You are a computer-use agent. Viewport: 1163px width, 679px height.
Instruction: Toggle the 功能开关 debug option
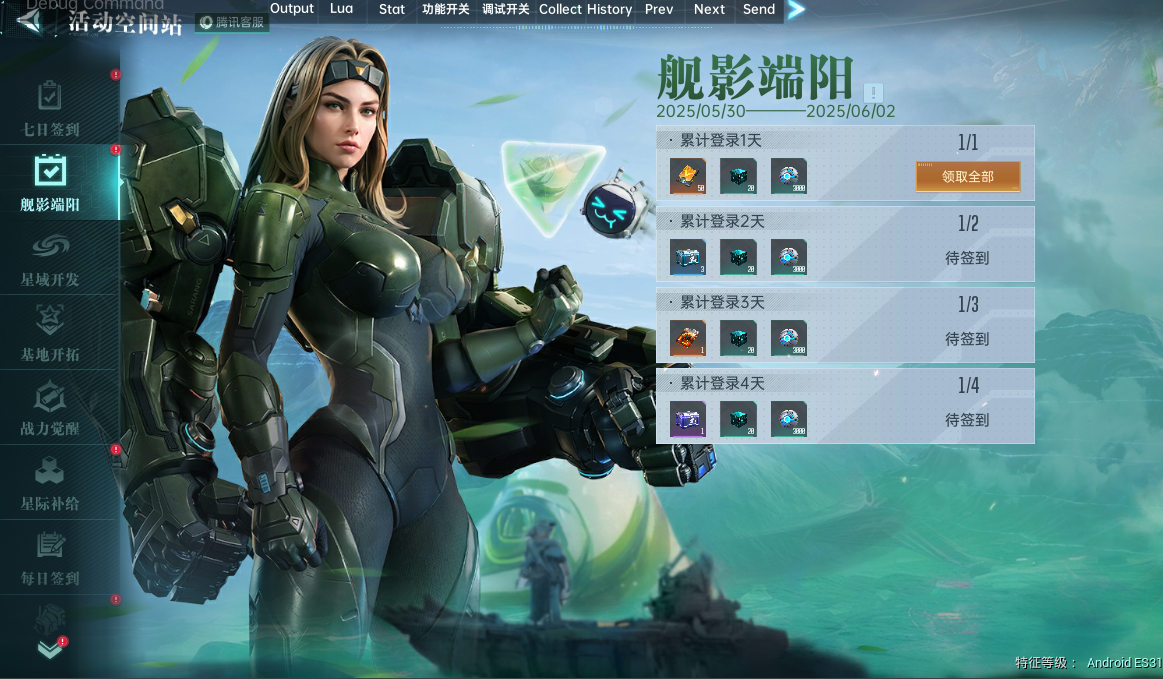[446, 9]
